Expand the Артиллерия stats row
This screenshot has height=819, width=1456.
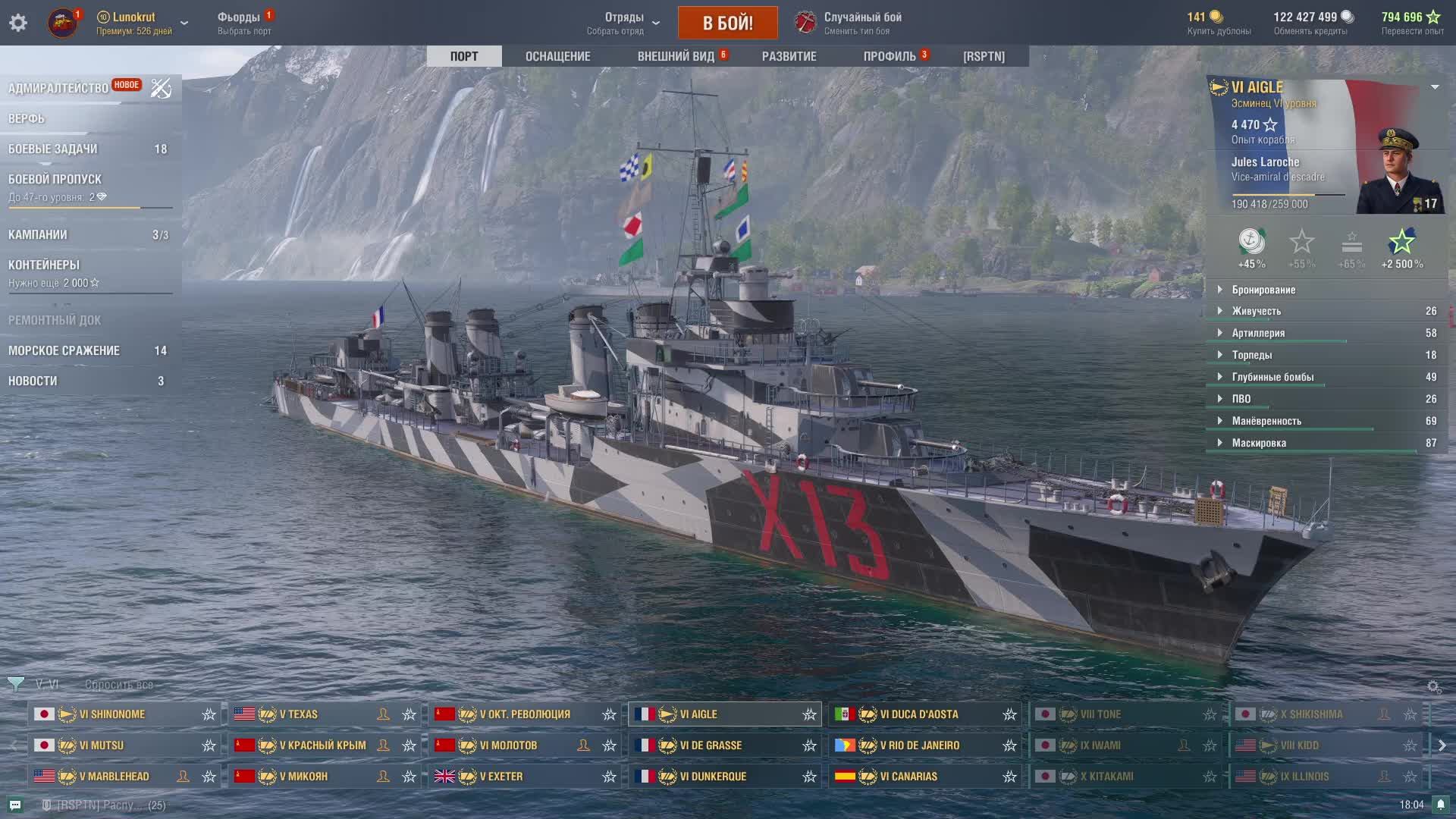click(1258, 333)
